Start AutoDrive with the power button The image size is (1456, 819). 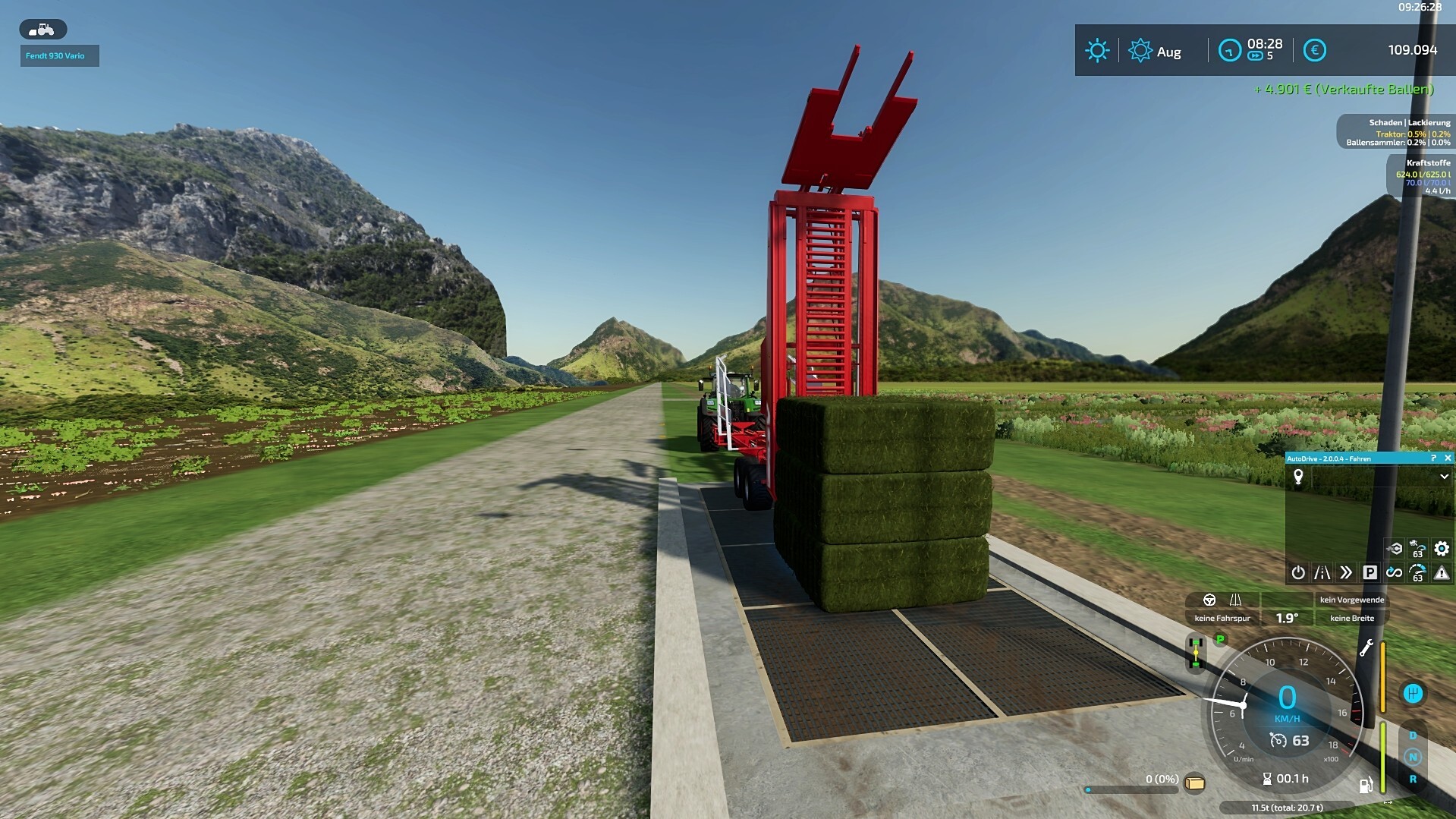(x=1298, y=572)
